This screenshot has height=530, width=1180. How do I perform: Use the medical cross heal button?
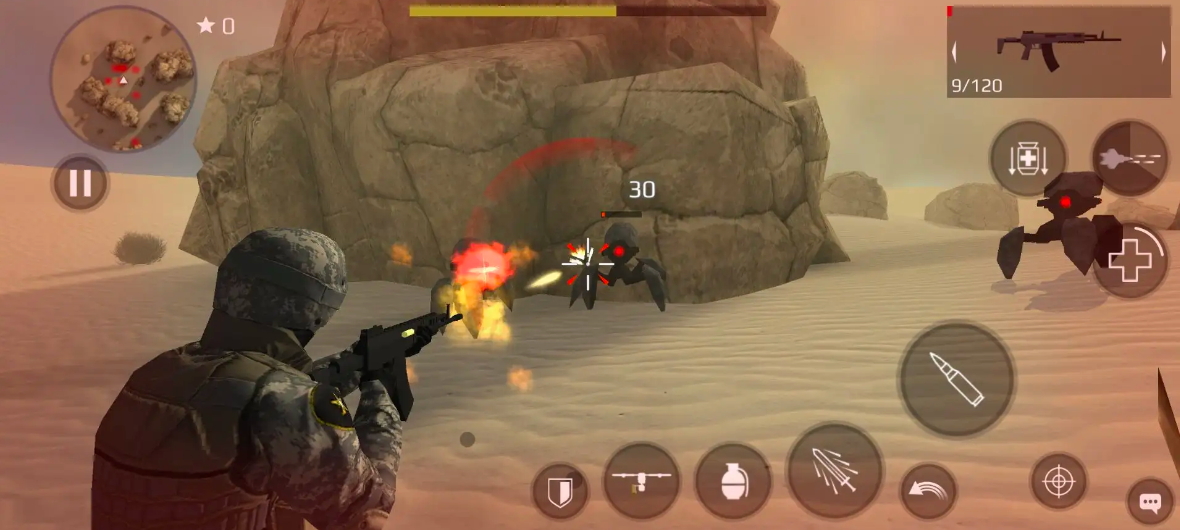pos(1131,261)
